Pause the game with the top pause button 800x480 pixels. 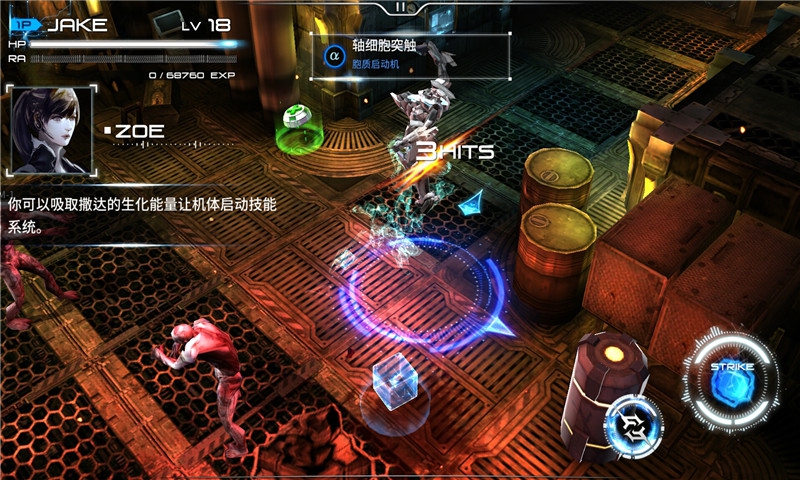pos(400,7)
